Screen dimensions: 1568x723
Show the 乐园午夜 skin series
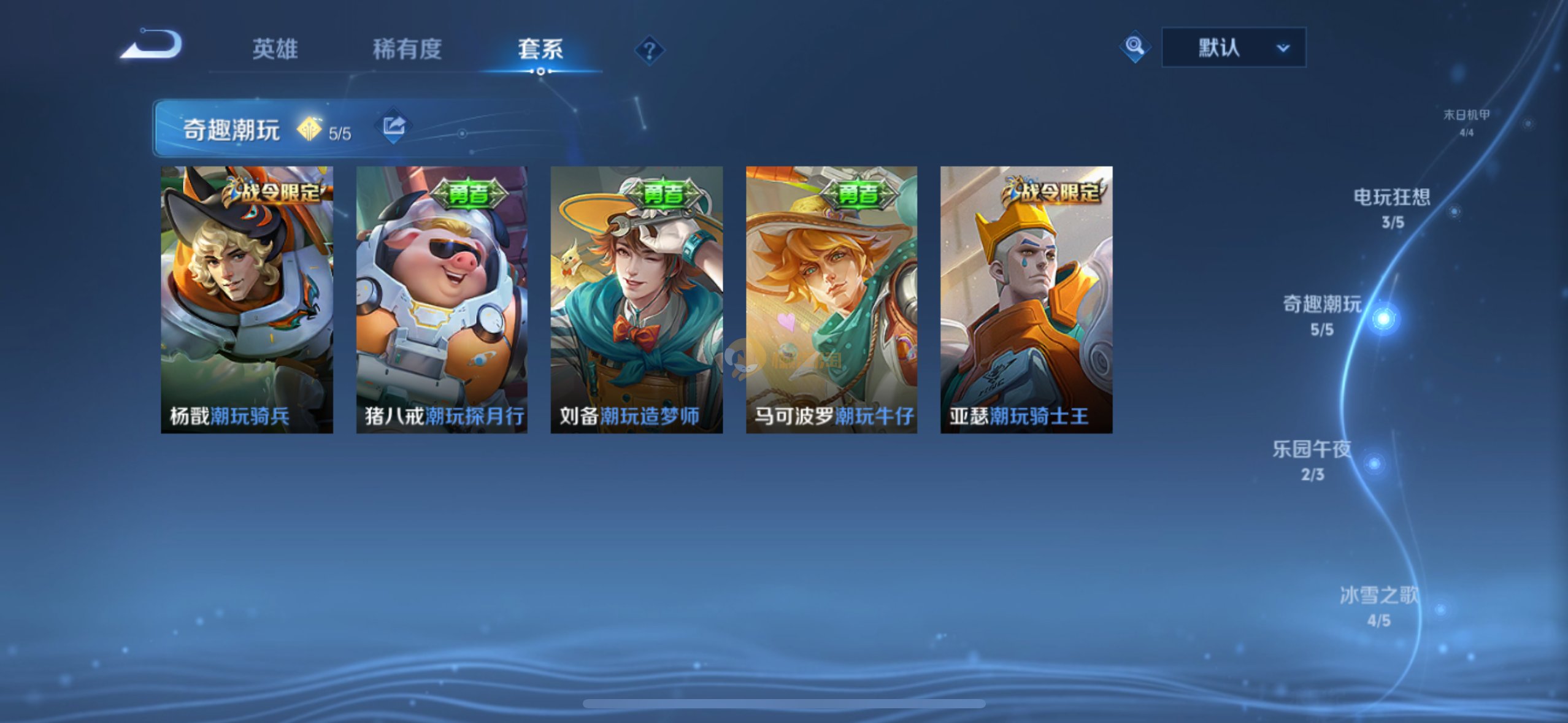(x=1312, y=459)
